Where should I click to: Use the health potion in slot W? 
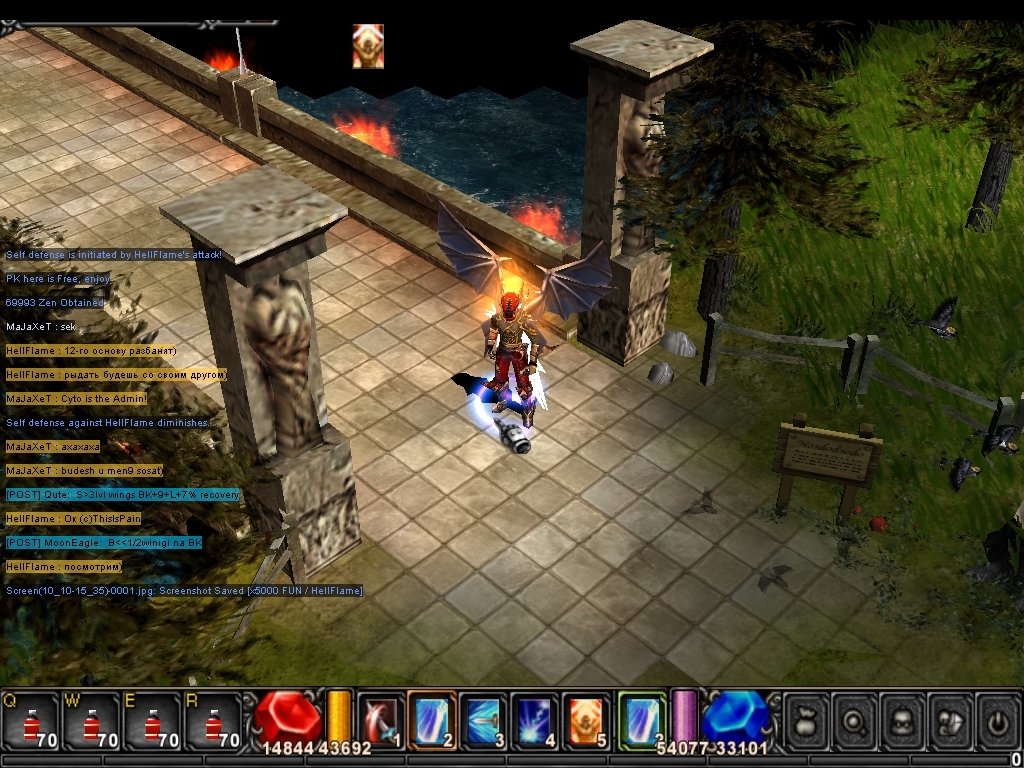(91, 720)
